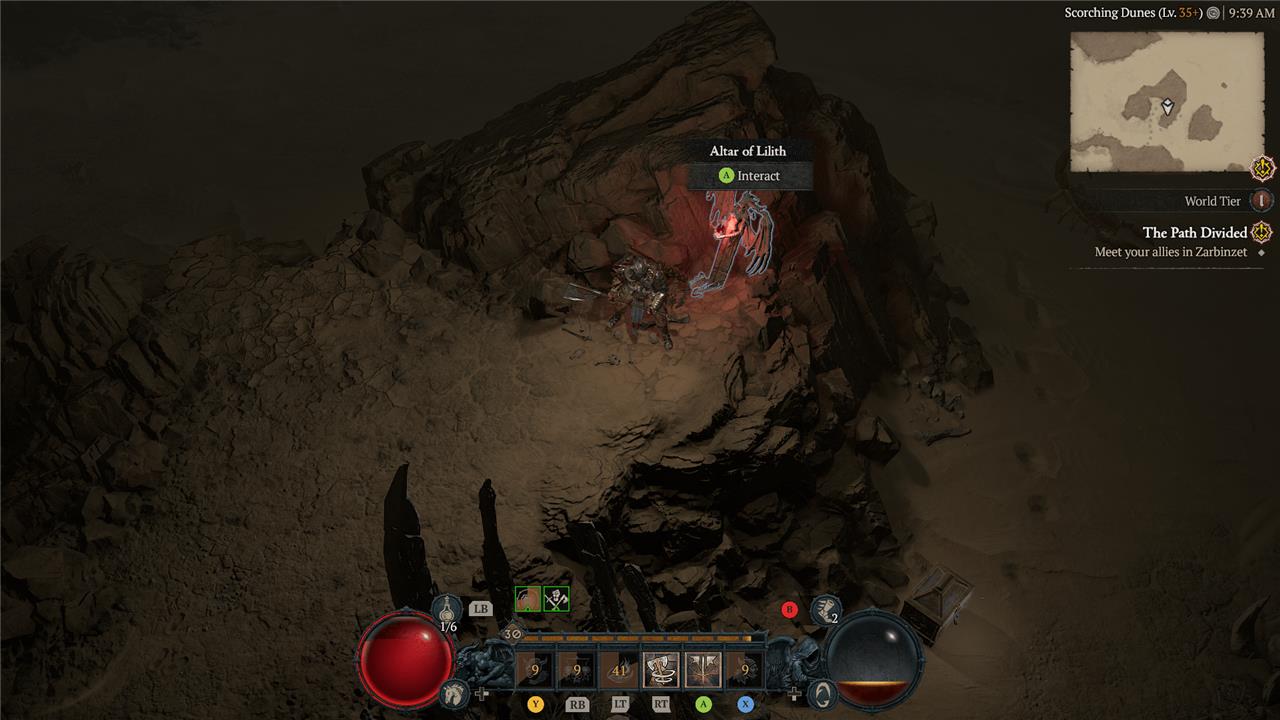Select the skill slot on 41 cooldown
Viewport: 1280px width, 720px height.
click(x=619, y=670)
